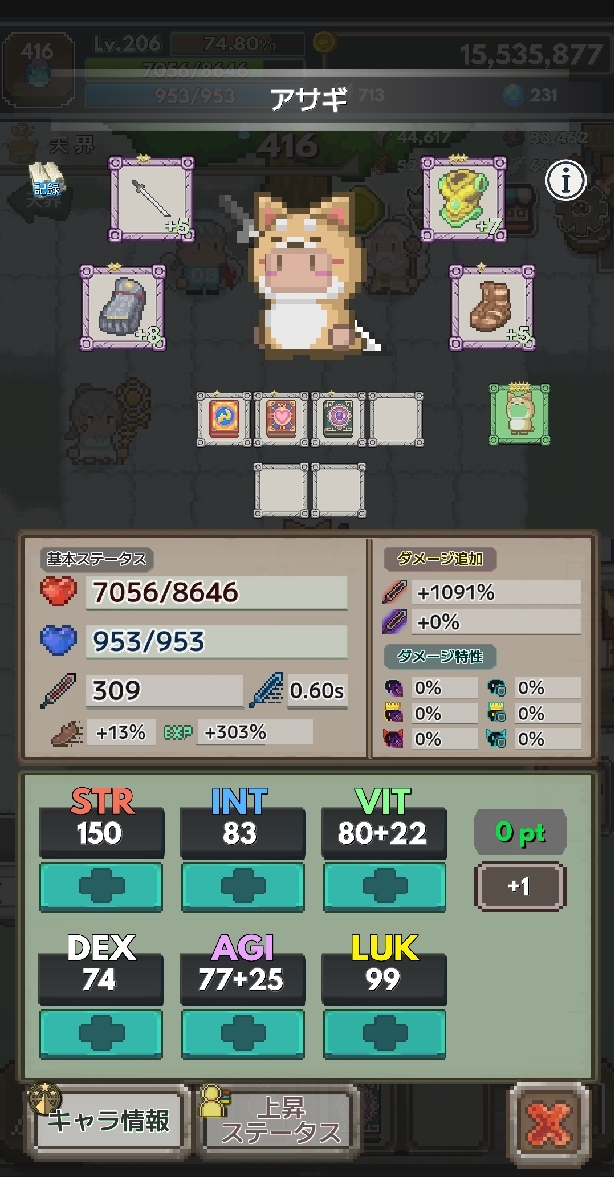Open the キャラ情報 tab
Image resolution: width=614 pixels, height=1177 pixels.
tap(111, 1120)
